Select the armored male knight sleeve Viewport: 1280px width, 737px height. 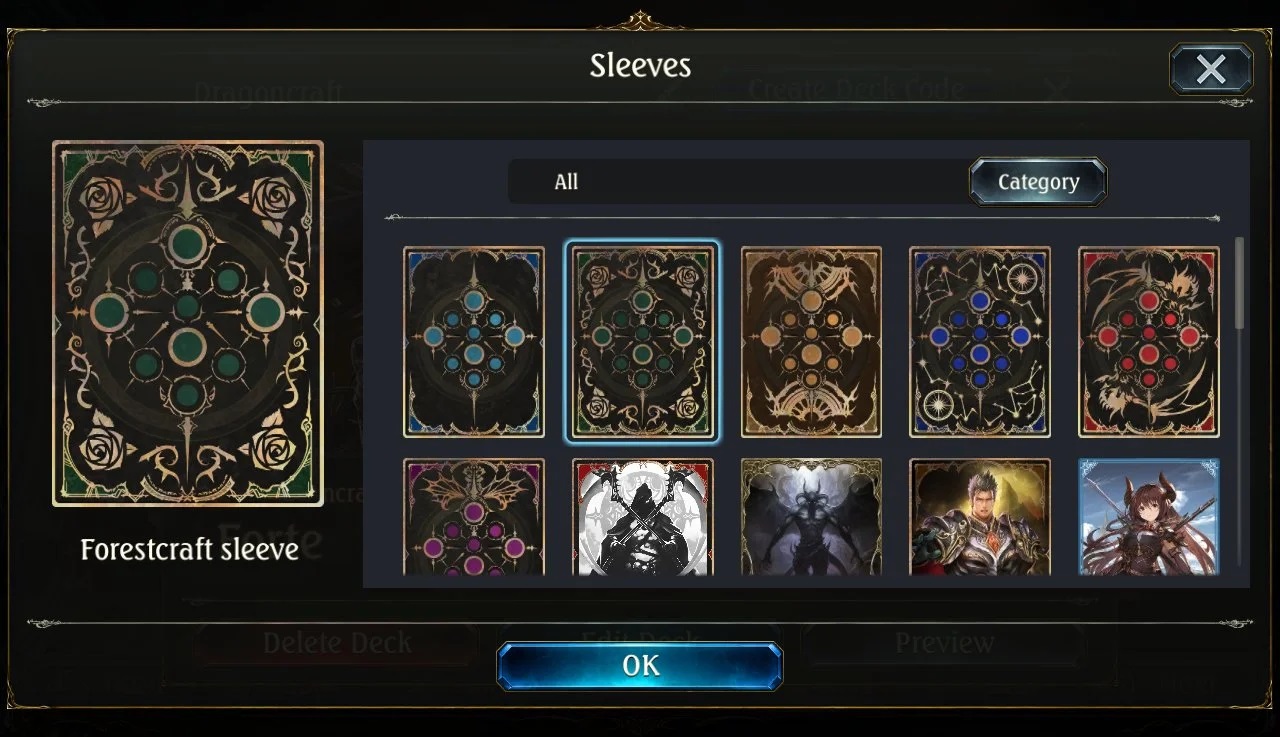click(980, 517)
